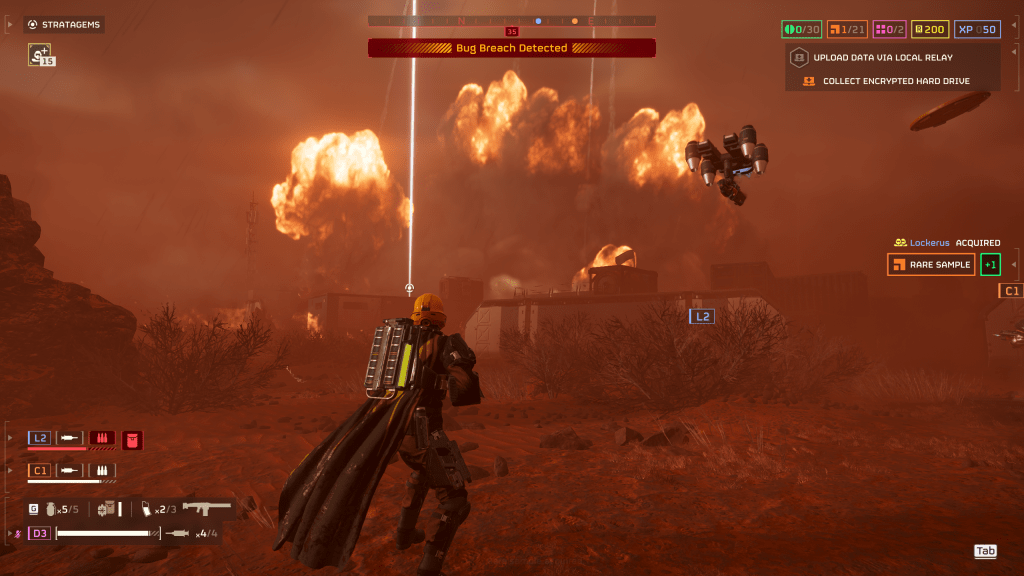Select the supply backpack icon in loadout bar
Viewport: 1024px width, 576px height.
click(x=107, y=509)
